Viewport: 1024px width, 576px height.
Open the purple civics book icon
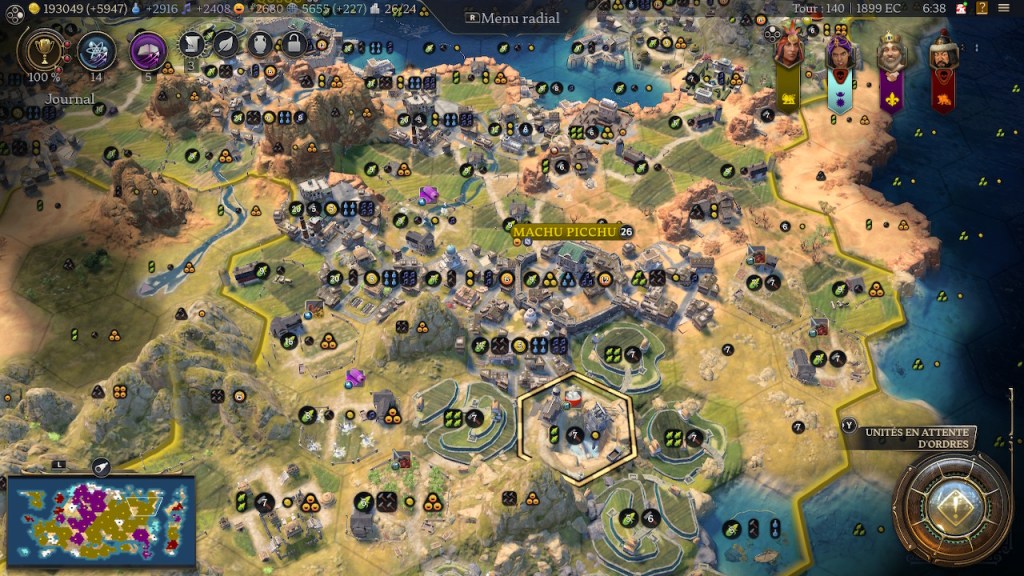[148, 50]
